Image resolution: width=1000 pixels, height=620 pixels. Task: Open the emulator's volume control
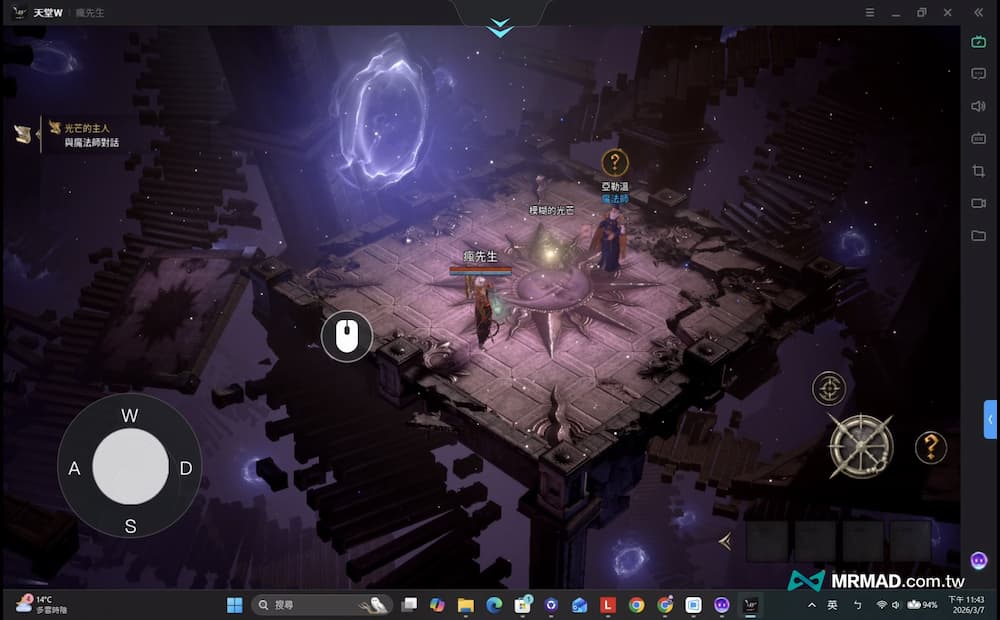tap(979, 106)
